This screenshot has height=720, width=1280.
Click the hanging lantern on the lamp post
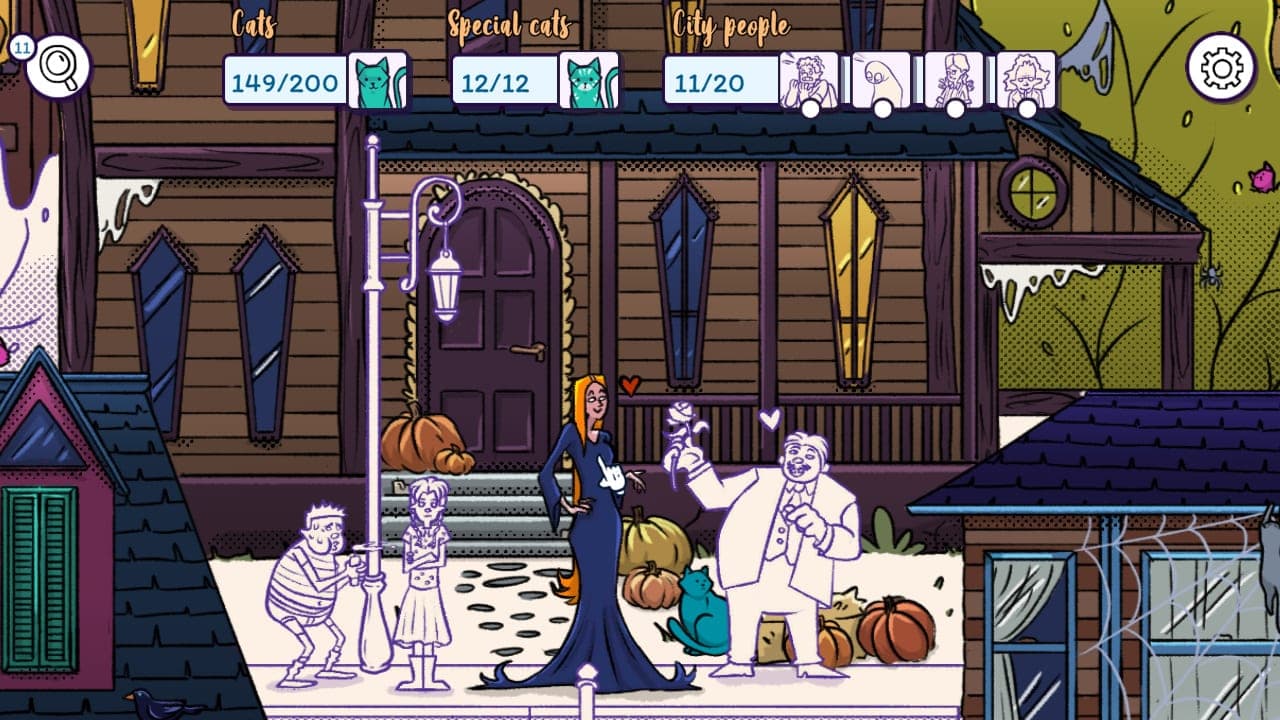point(443,288)
